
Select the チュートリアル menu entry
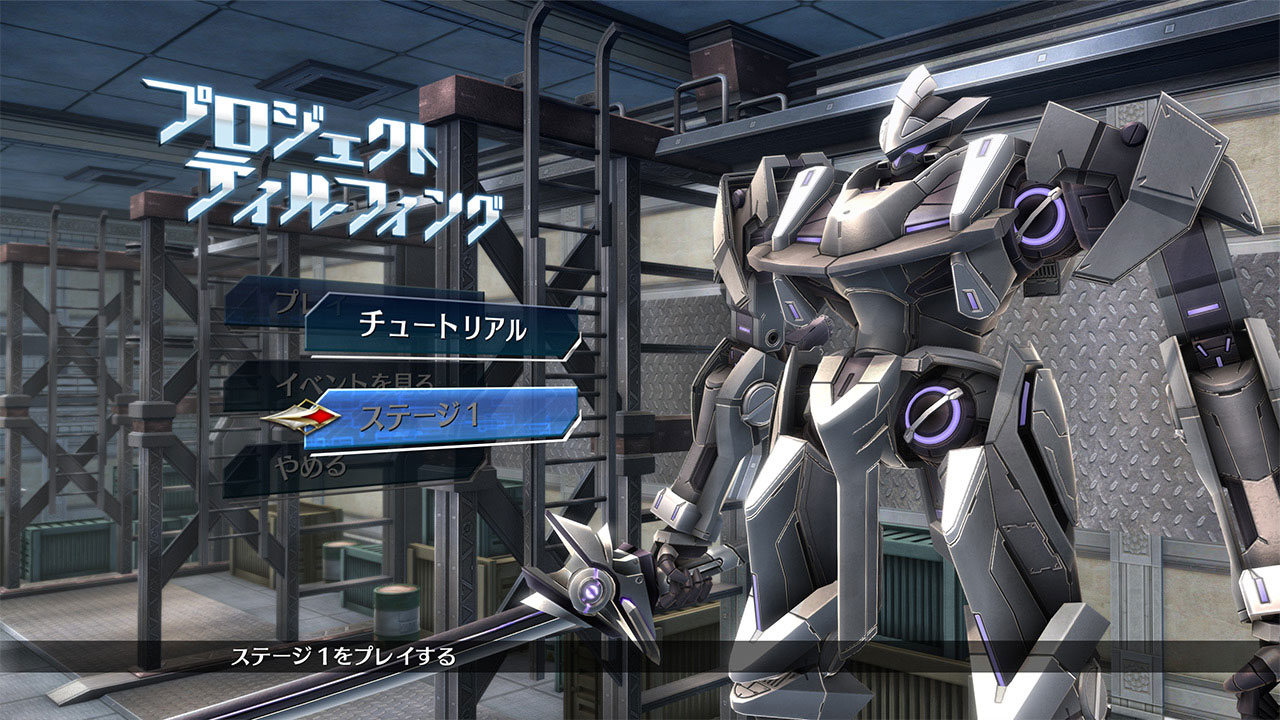[441, 328]
